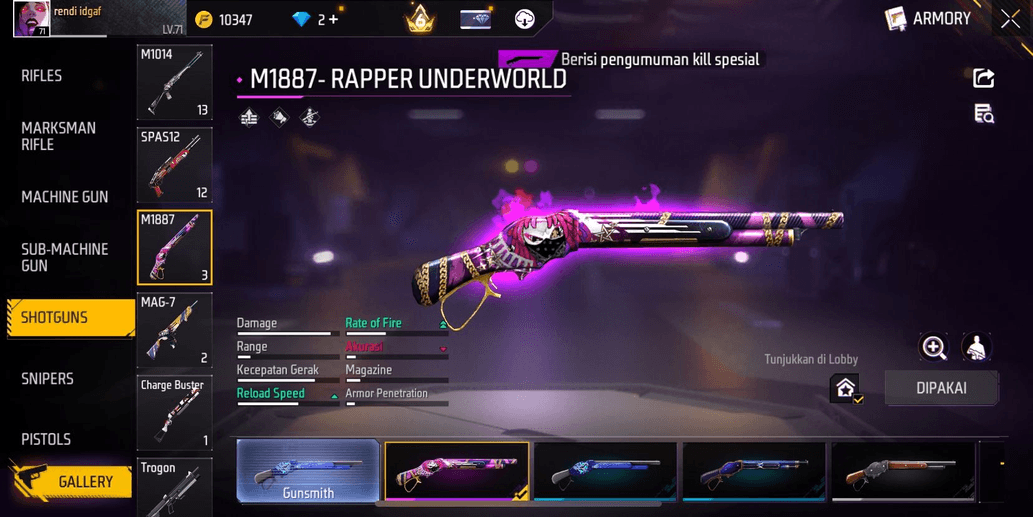1033x517 pixels.
Task: Switch to the Pistols category
Action: click(x=46, y=439)
